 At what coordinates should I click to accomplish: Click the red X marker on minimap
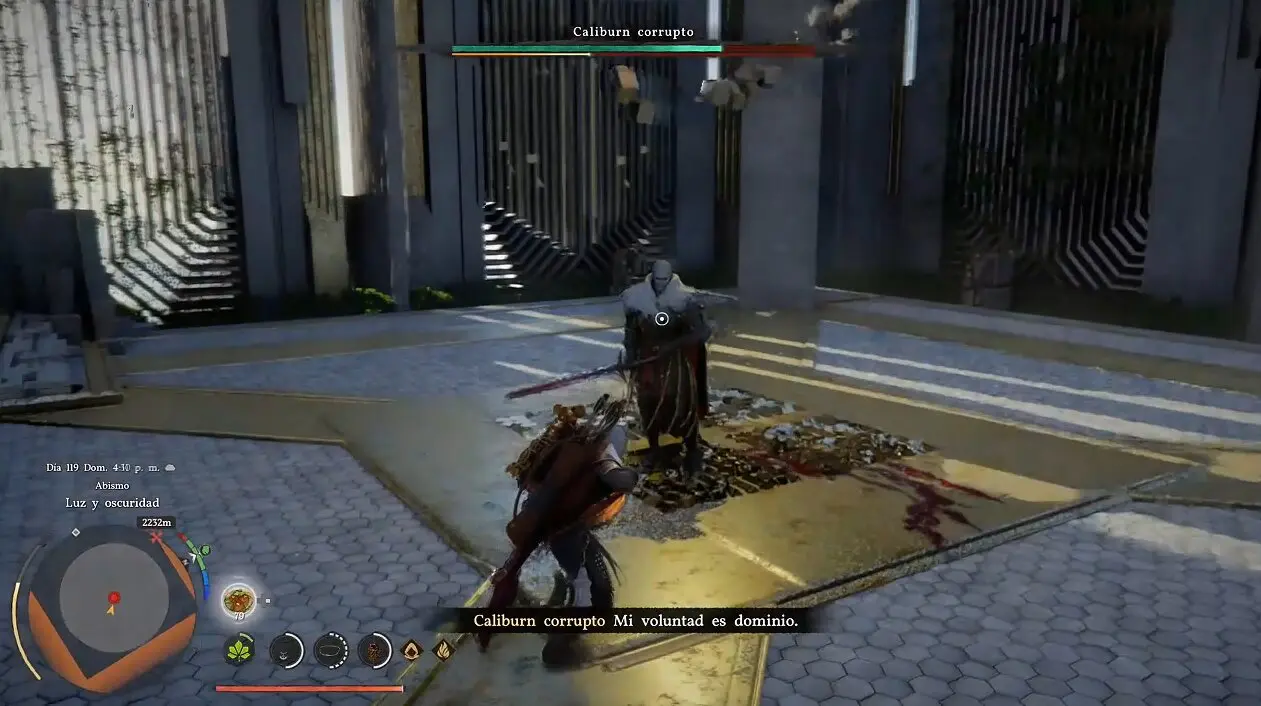[156, 538]
